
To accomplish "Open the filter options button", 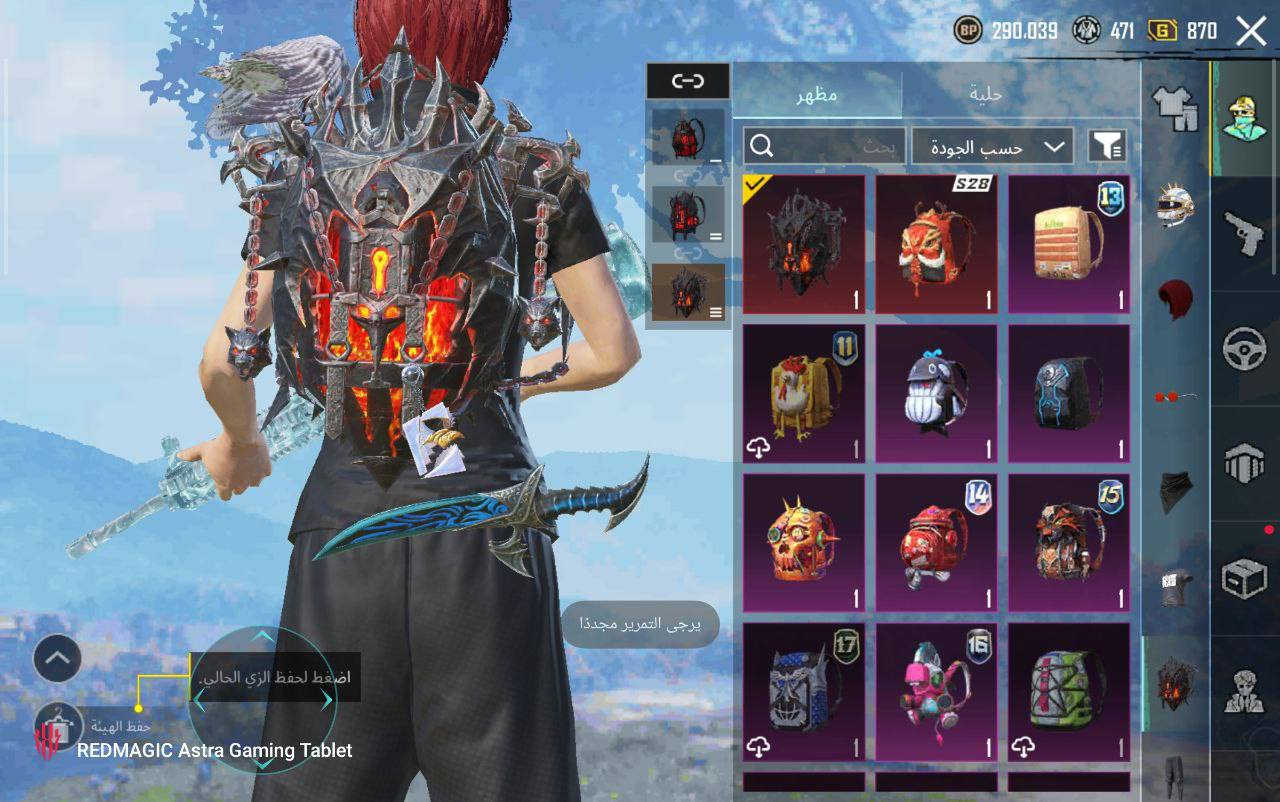I will coord(1106,147).
